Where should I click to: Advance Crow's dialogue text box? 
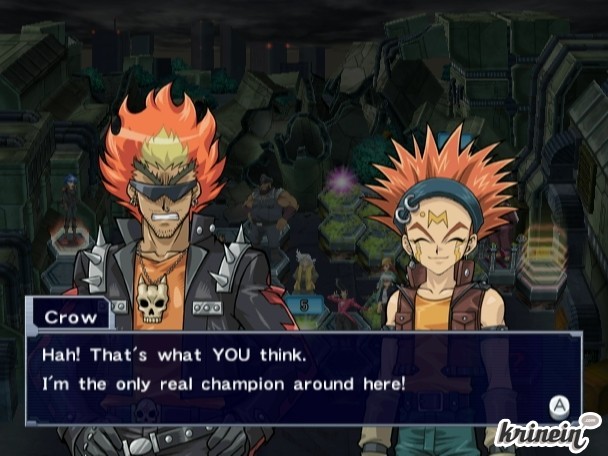coord(558,406)
